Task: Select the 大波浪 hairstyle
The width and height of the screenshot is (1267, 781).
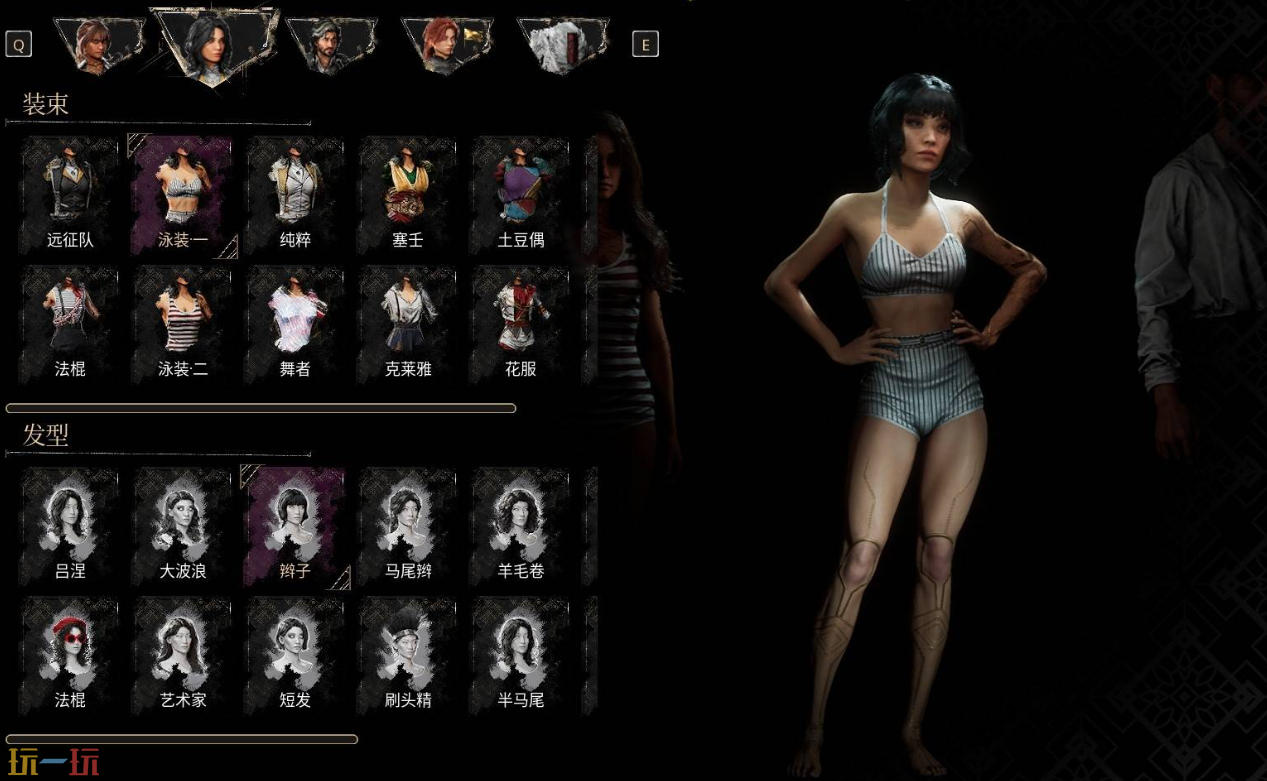Action: tap(182, 523)
